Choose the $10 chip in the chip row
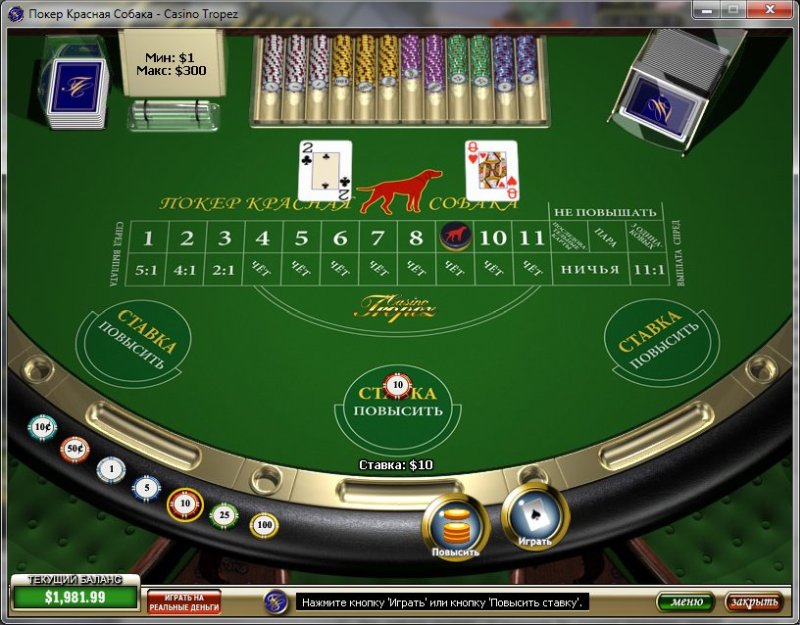The image size is (800, 625). (185, 504)
